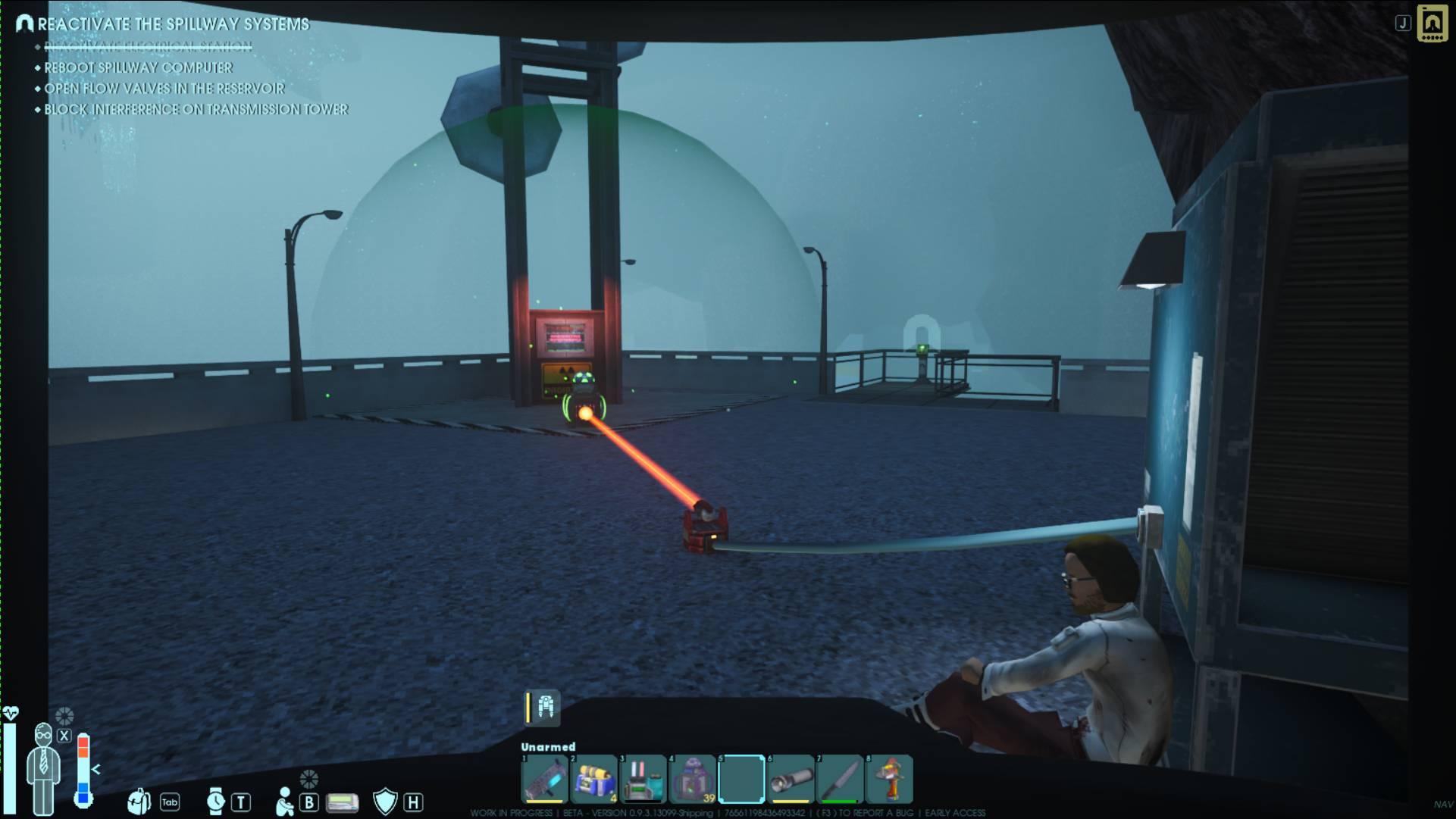Select the blue and yellow battery pack slot
The image size is (1456, 819).
pyautogui.click(x=593, y=779)
